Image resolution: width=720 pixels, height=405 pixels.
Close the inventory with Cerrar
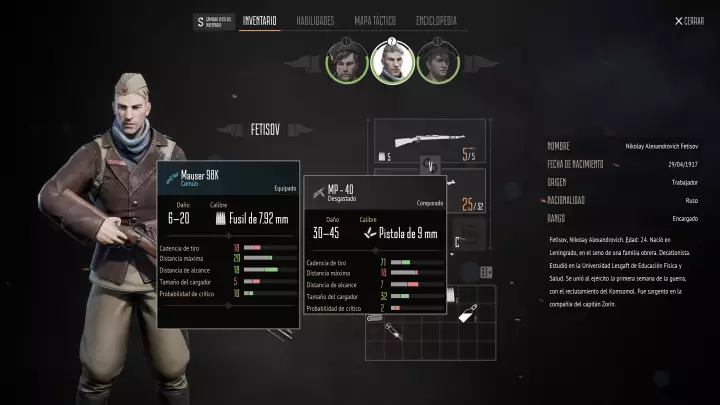(x=689, y=21)
